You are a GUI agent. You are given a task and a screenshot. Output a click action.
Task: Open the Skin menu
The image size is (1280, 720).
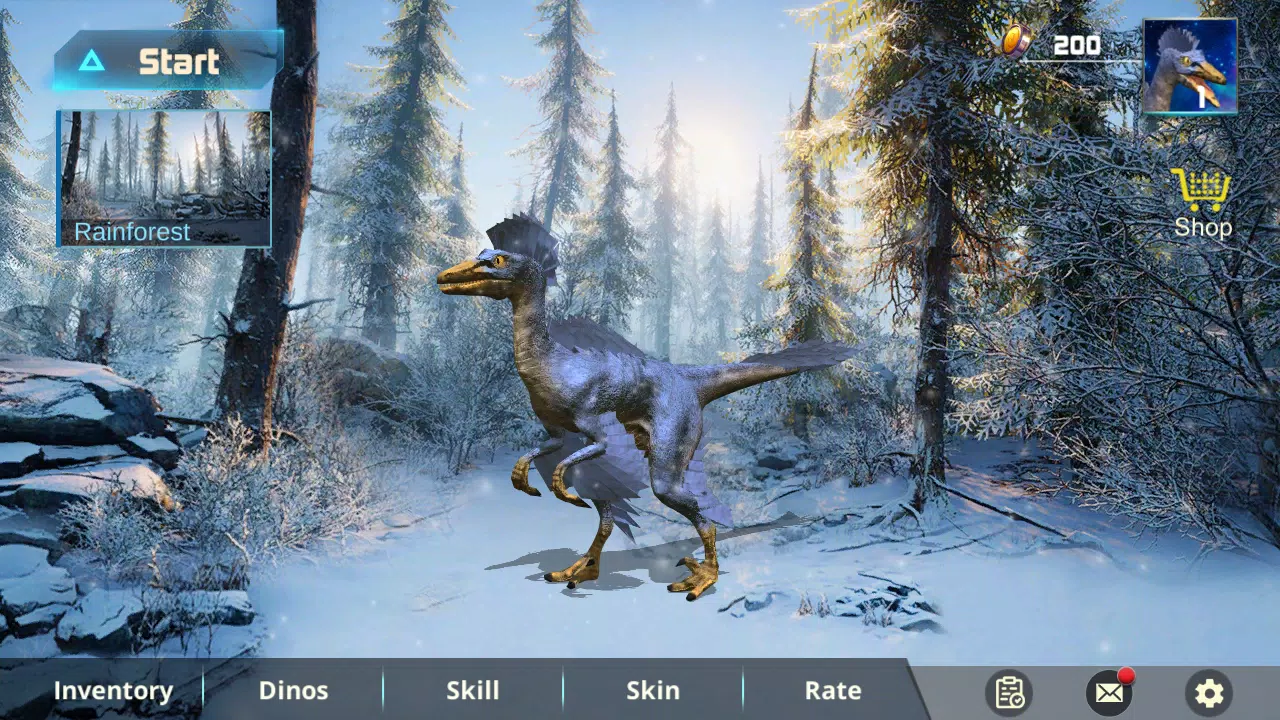(652, 690)
